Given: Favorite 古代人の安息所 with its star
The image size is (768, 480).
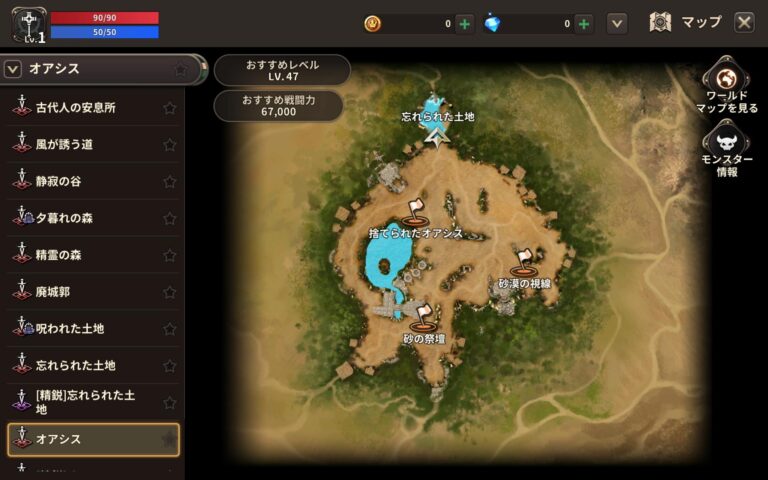Looking at the screenshot, I should pos(169,107).
